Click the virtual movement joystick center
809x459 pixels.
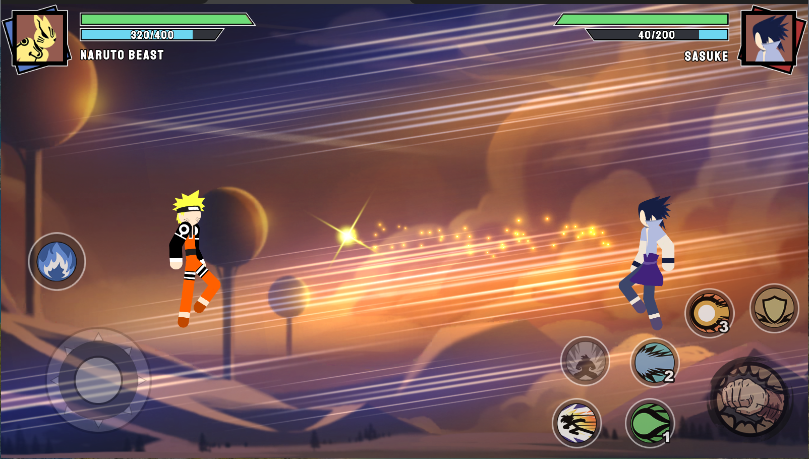(x=98, y=380)
